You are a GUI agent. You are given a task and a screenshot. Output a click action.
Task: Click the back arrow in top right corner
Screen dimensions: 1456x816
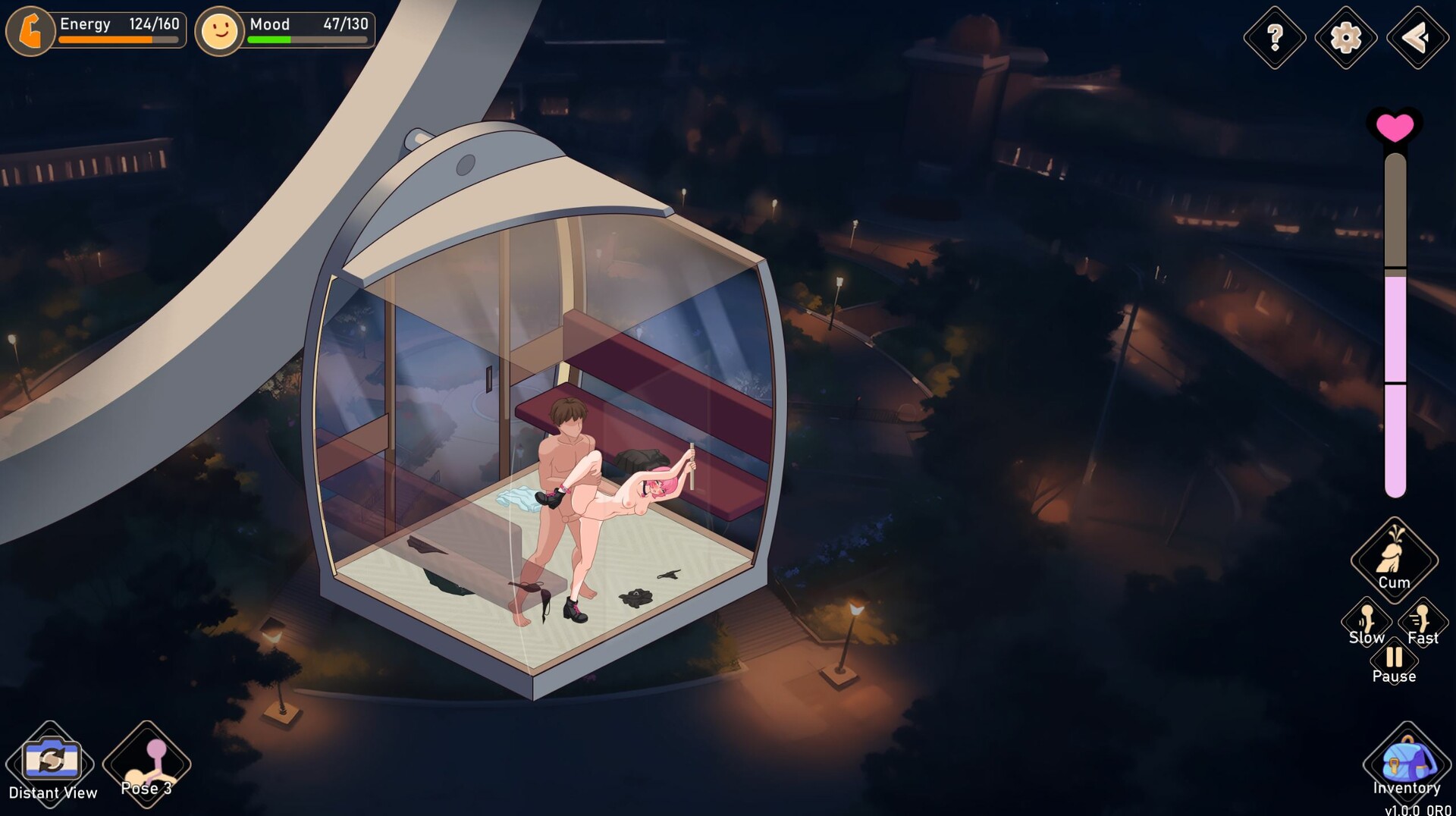1417,35
